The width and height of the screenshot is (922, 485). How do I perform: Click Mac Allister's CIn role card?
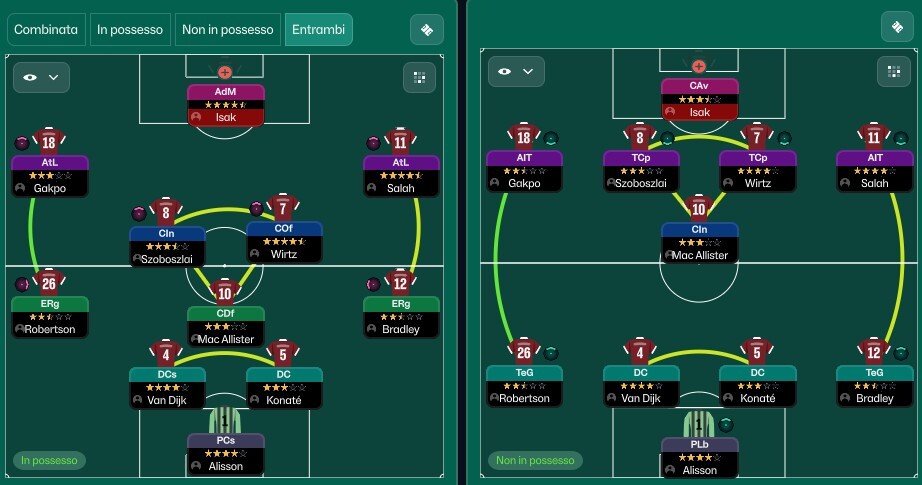(699, 243)
